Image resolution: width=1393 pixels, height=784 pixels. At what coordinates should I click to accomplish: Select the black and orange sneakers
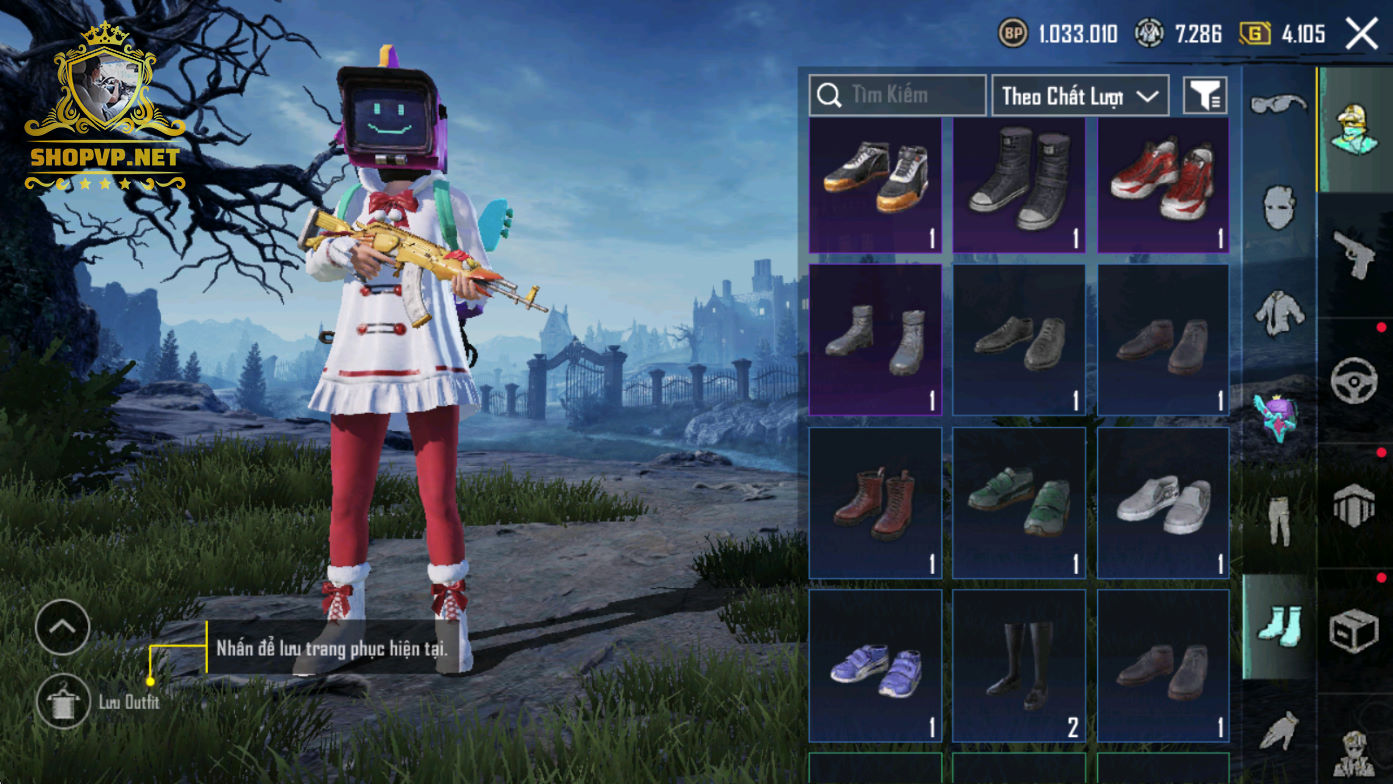coord(875,185)
